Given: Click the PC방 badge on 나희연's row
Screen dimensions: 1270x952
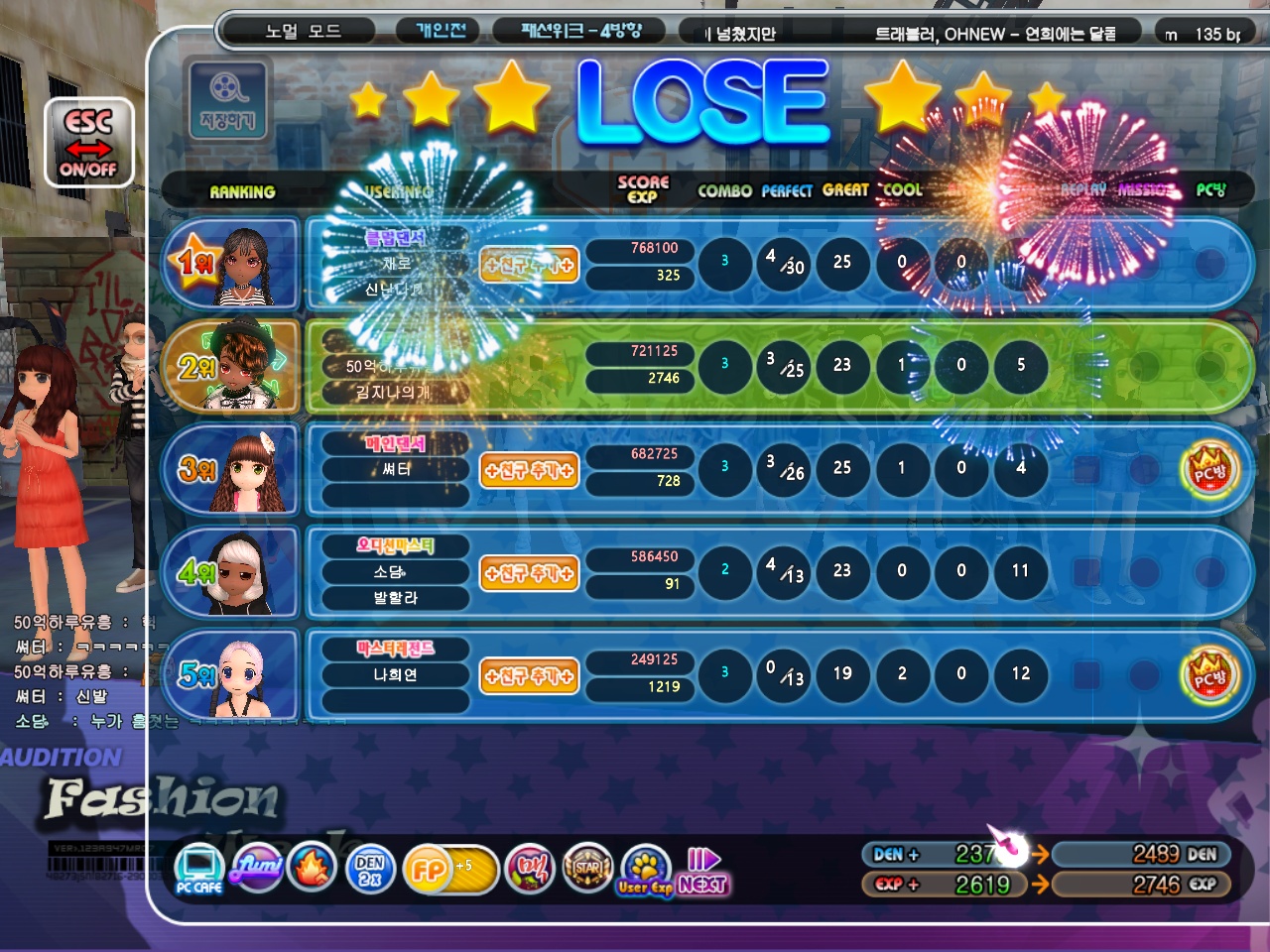Looking at the screenshot, I should pyautogui.click(x=1209, y=675).
